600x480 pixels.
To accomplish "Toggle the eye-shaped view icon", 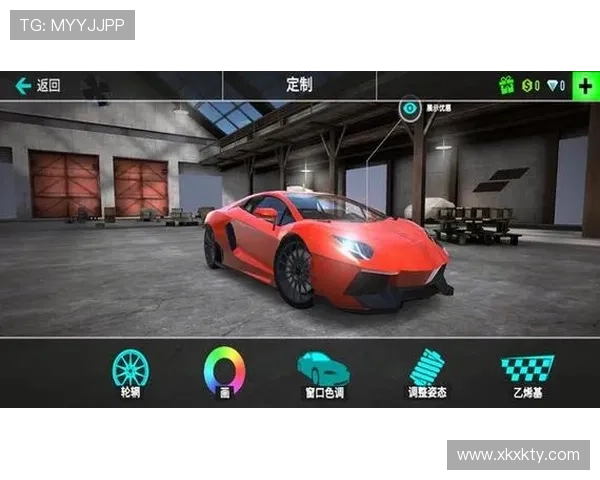I will [x=410, y=108].
